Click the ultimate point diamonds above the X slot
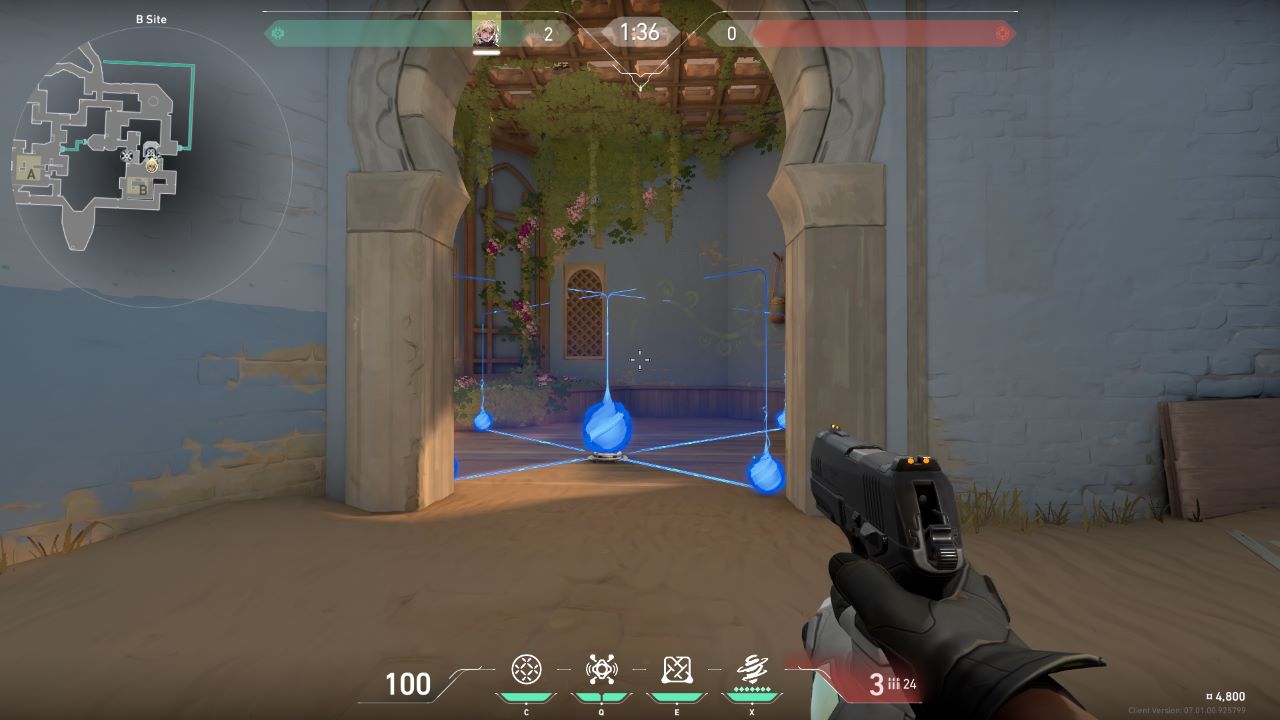Viewport: 1280px width, 720px height. [x=753, y=689]
